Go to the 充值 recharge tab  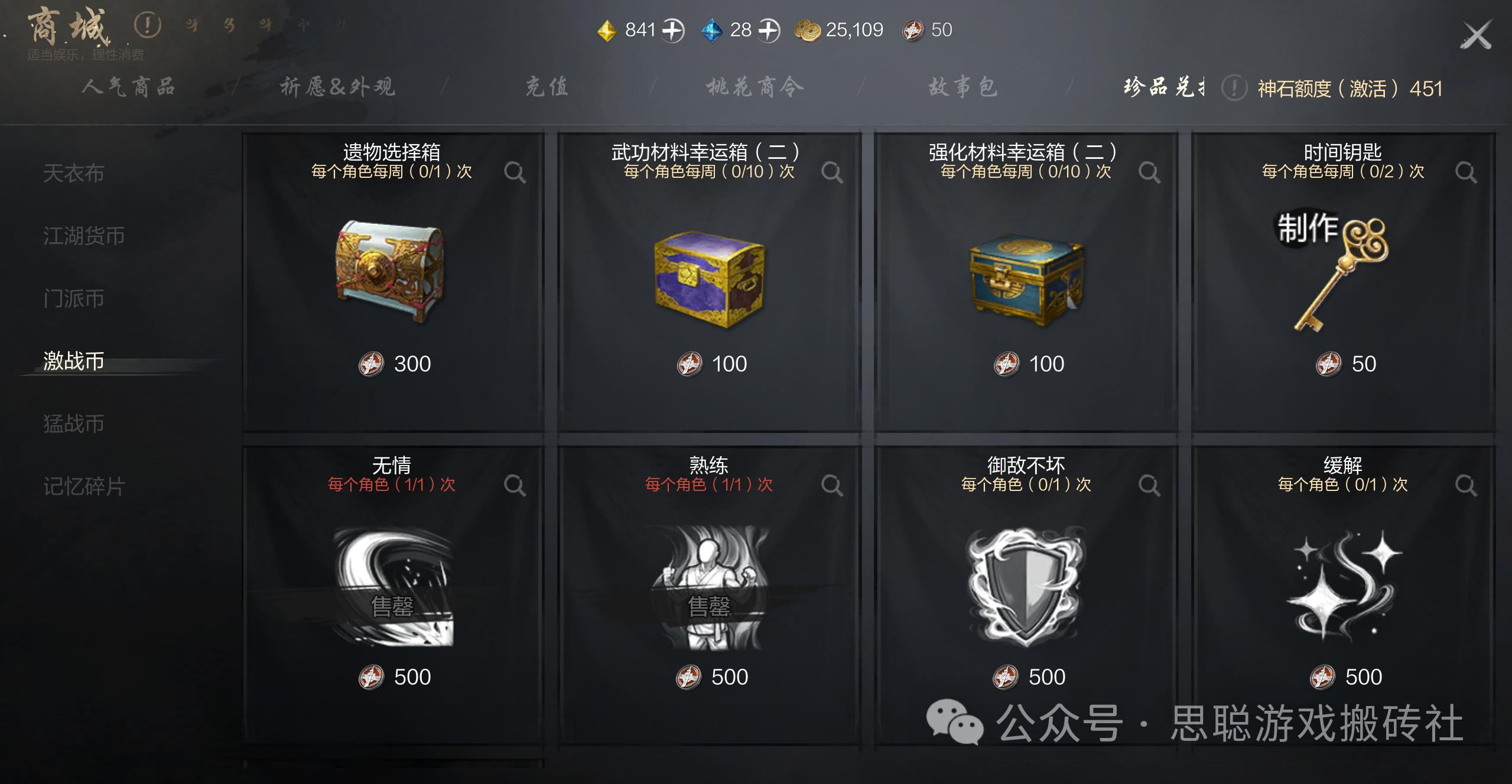click(547, 87)
